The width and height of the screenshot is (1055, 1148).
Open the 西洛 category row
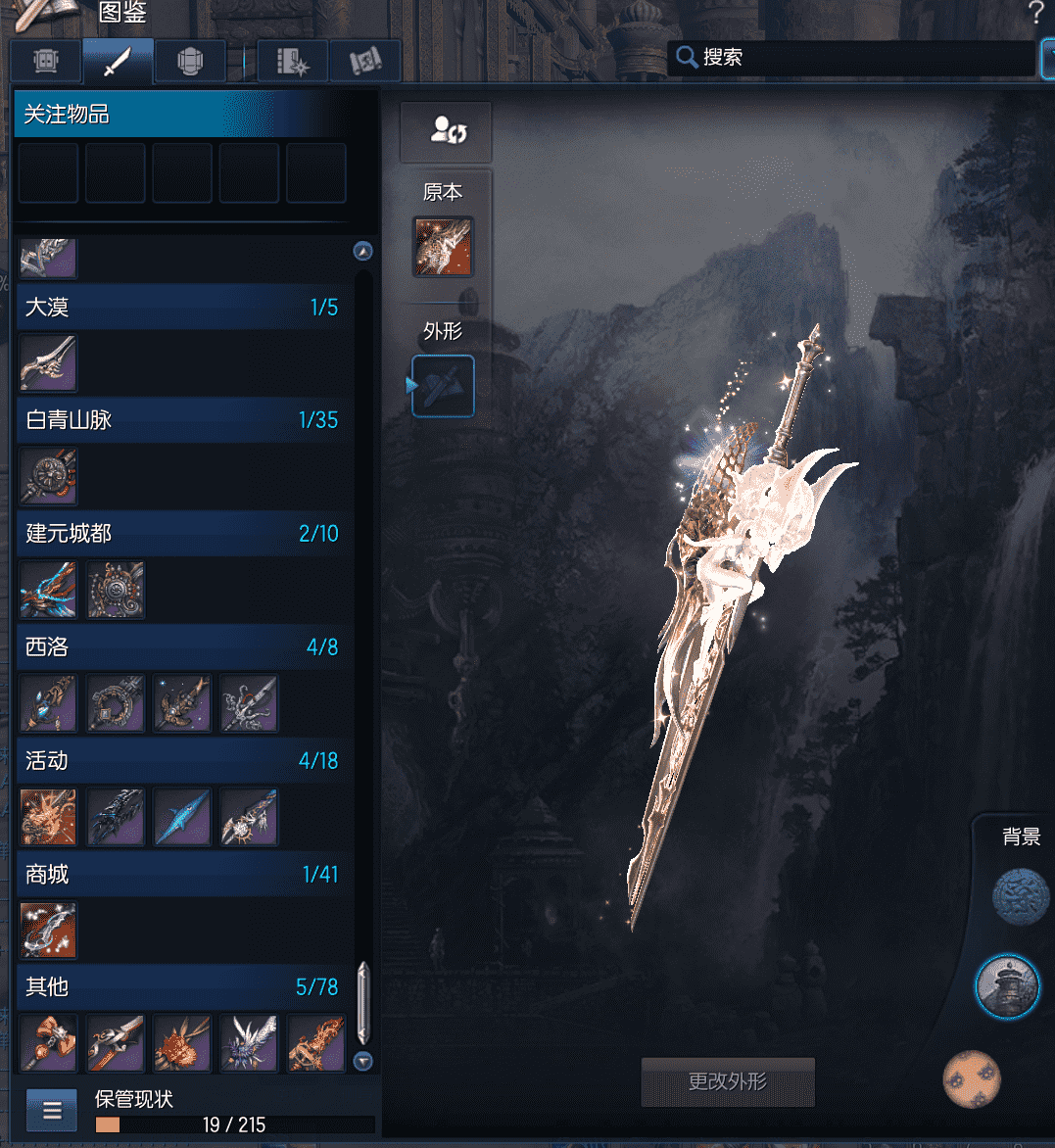pyautogui.click(x=182, y=647)
